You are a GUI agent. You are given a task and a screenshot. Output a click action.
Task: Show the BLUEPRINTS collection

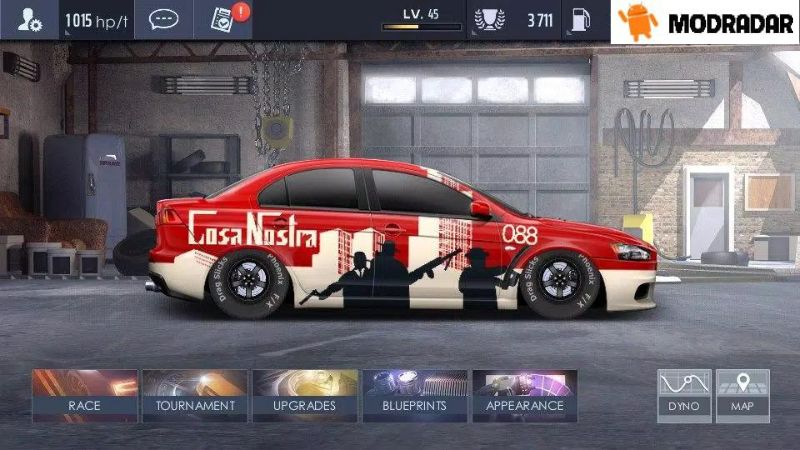415,394
